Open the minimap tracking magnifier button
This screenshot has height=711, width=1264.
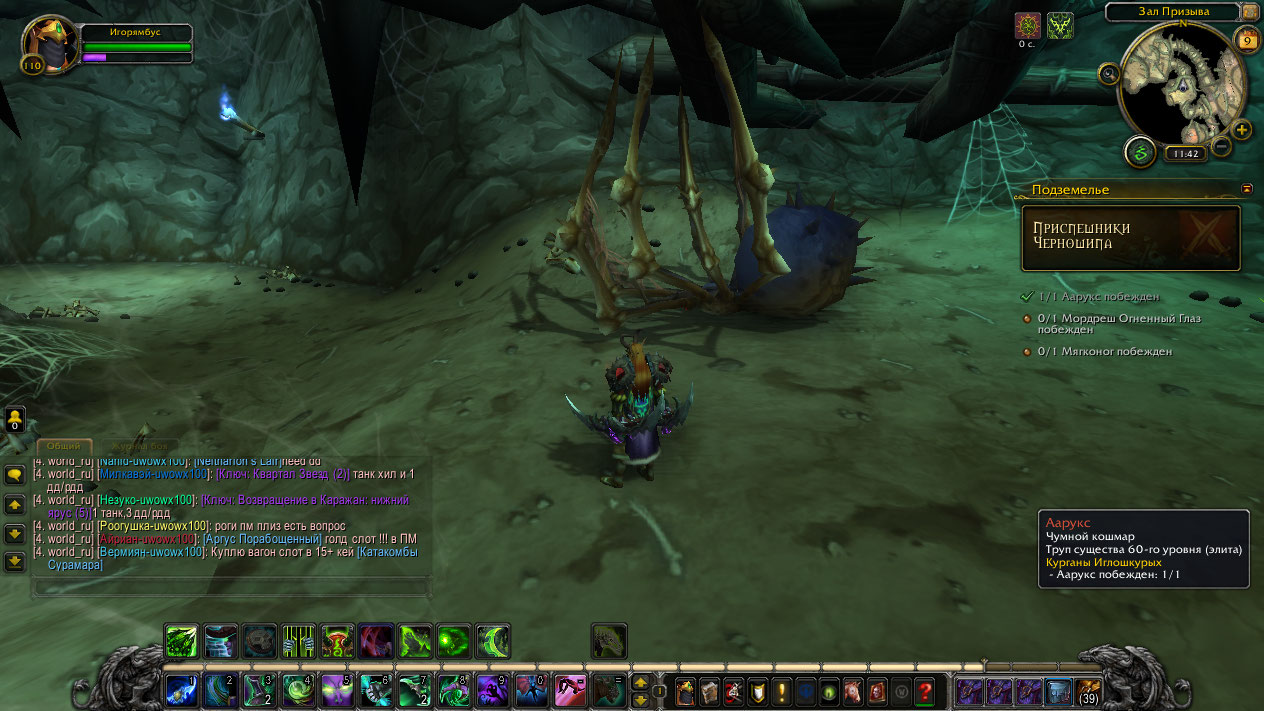[x=1108, y=73]
